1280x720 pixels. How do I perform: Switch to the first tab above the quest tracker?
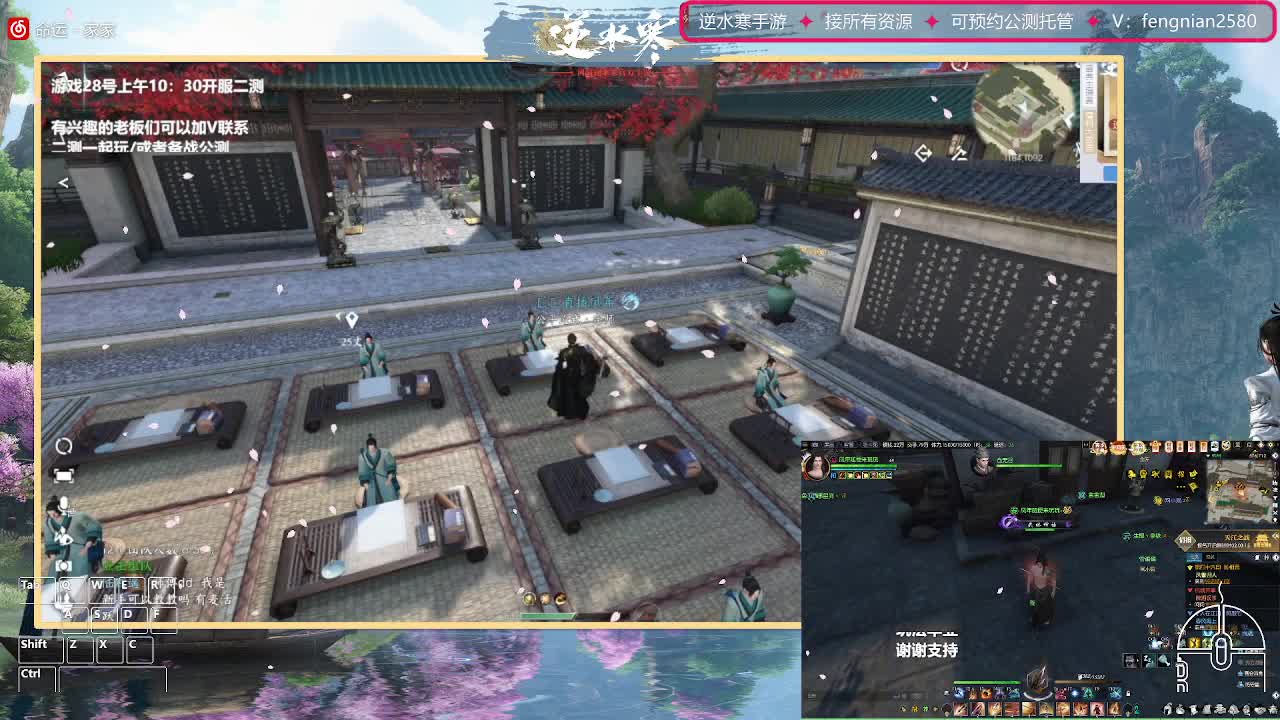click(1192, 556)
